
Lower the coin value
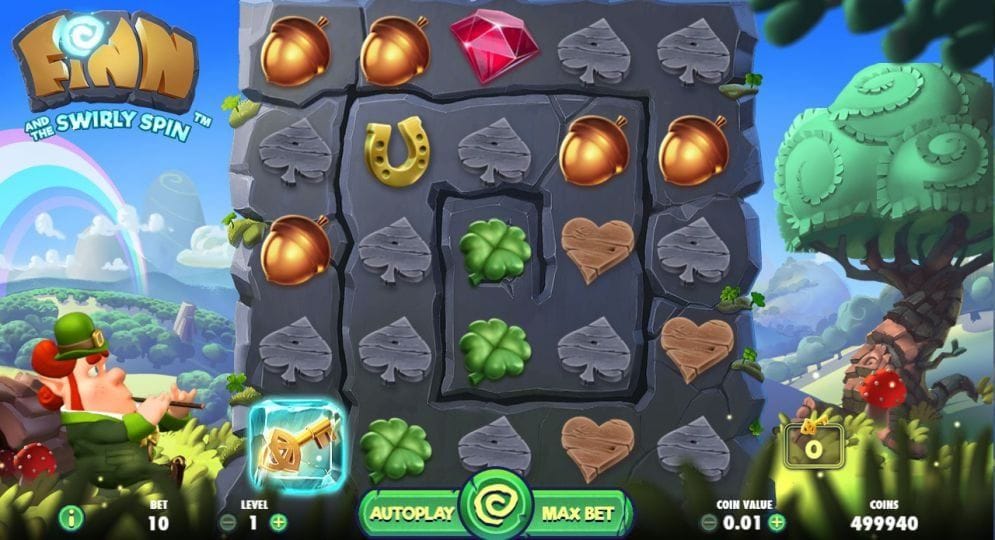tap(709, 522)
